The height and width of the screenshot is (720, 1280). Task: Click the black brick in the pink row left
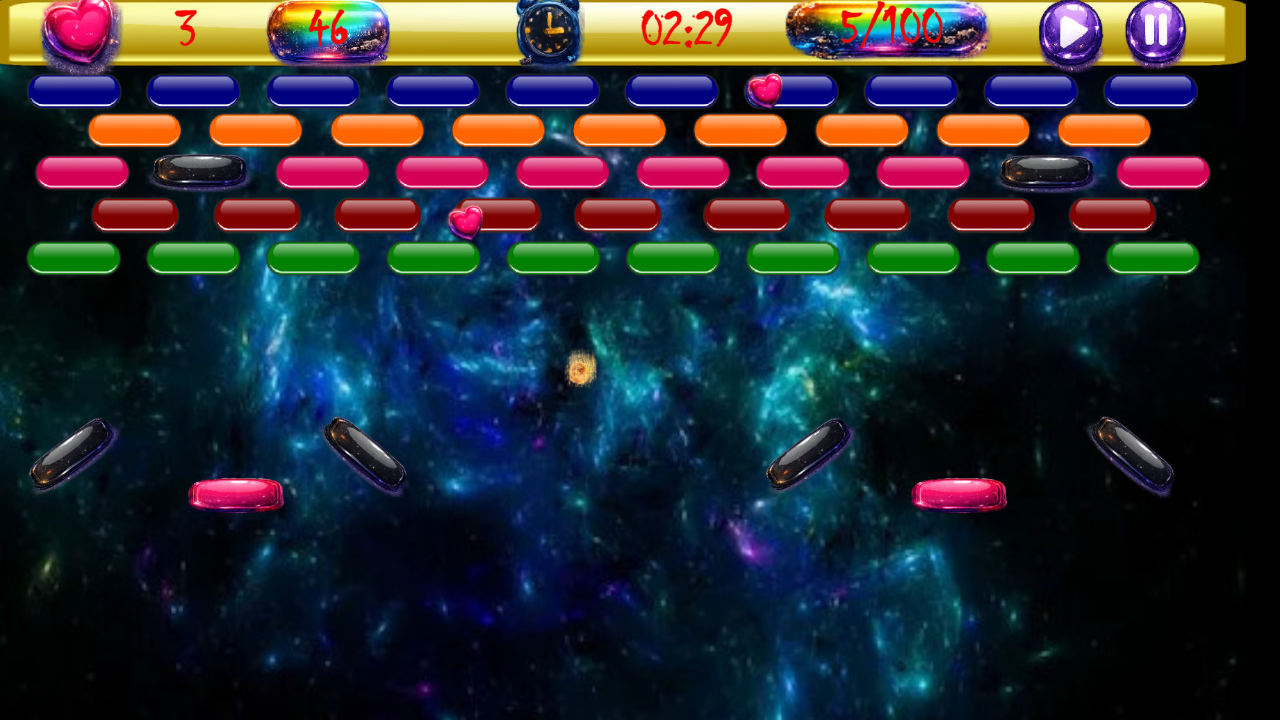196,170
